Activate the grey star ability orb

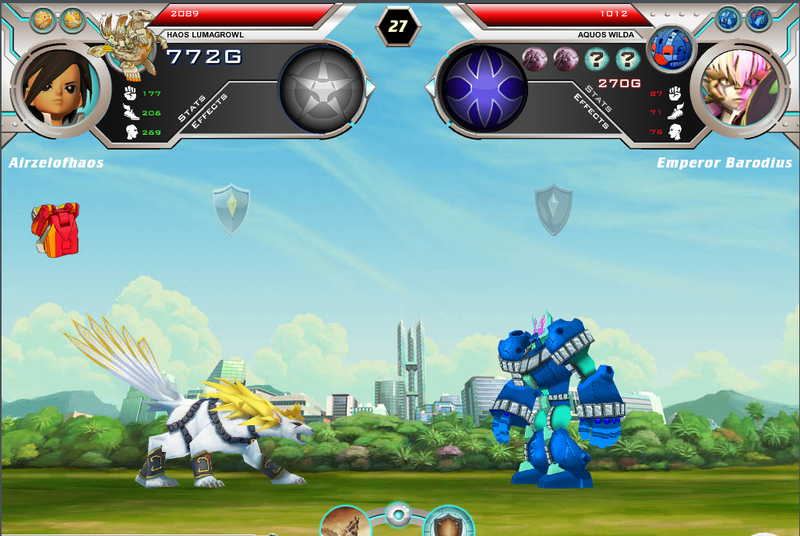pyautogui.click(x=321, y=88)
